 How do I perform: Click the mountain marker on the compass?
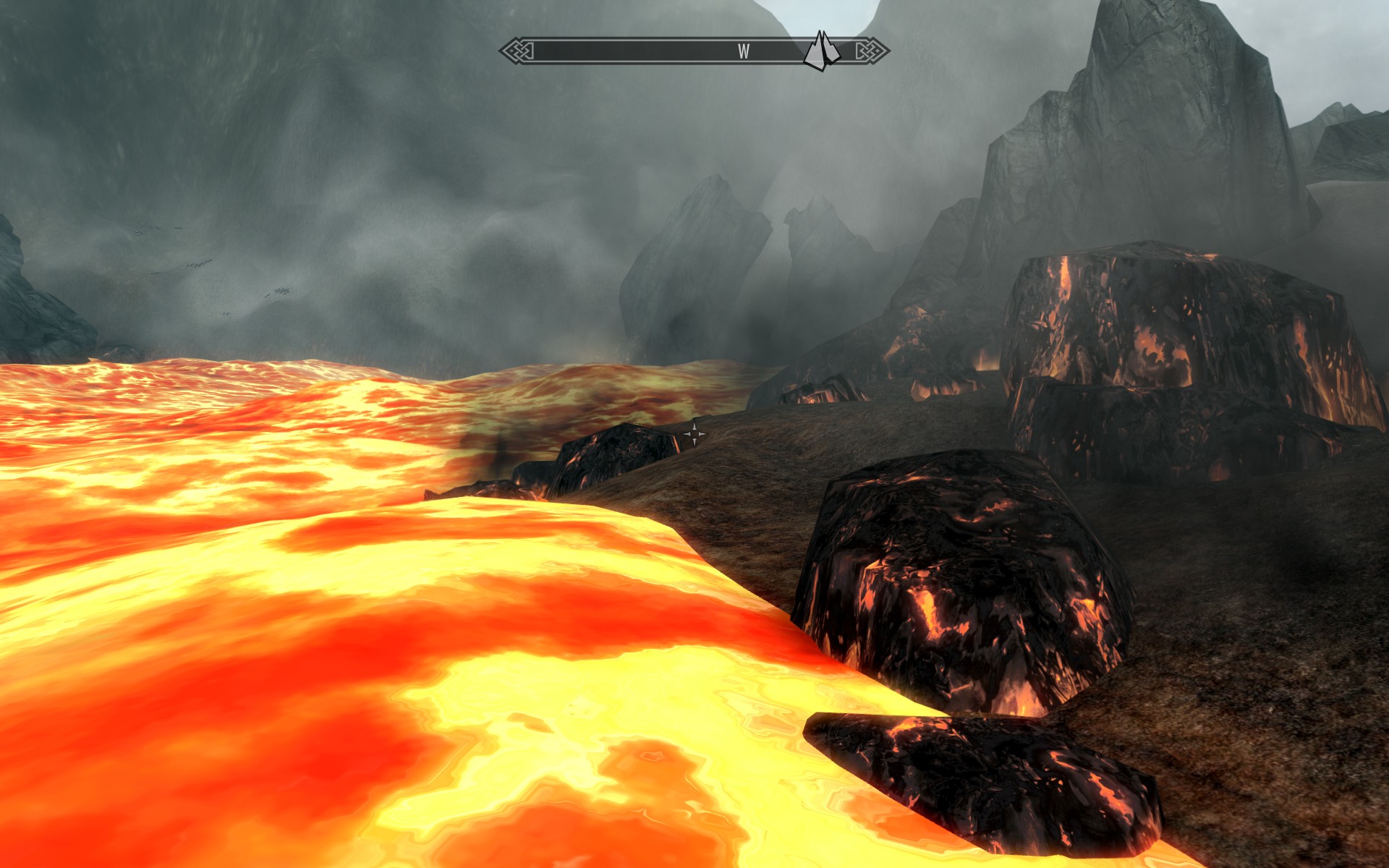click(x=820, y=51)
